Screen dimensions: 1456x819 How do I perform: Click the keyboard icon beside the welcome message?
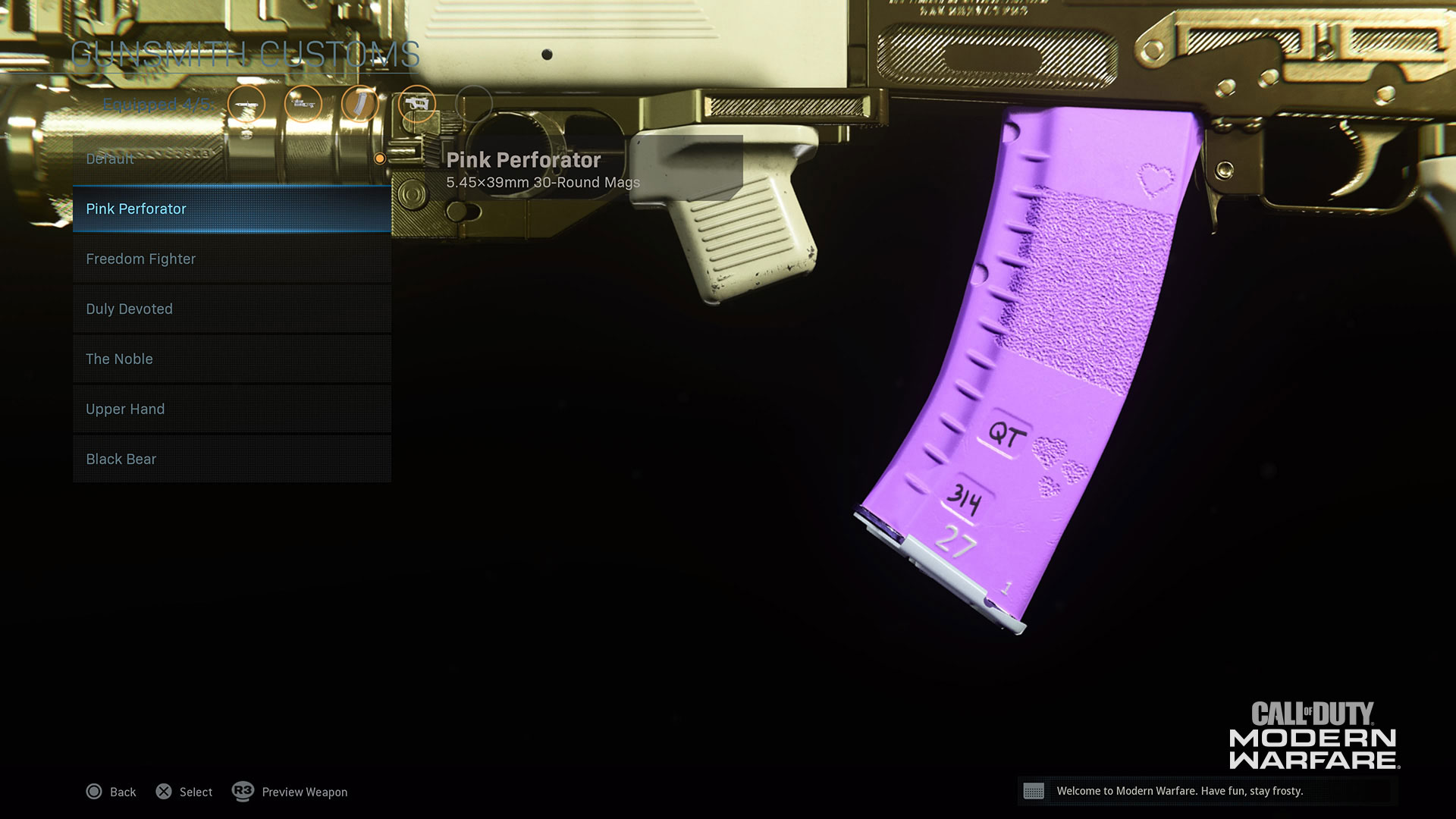pos(1036,791)
